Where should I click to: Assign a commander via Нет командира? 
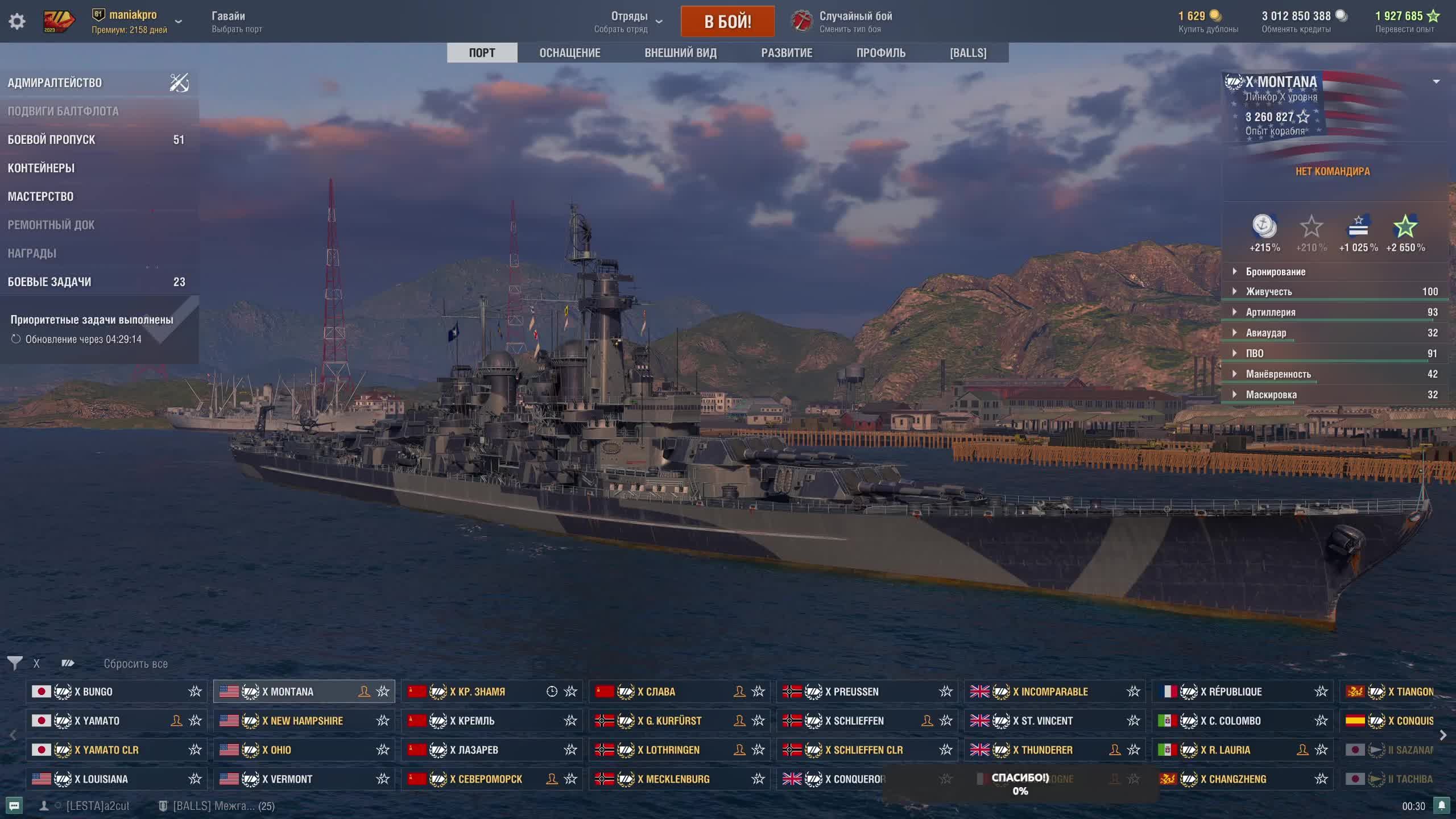tap(1333, 172)
